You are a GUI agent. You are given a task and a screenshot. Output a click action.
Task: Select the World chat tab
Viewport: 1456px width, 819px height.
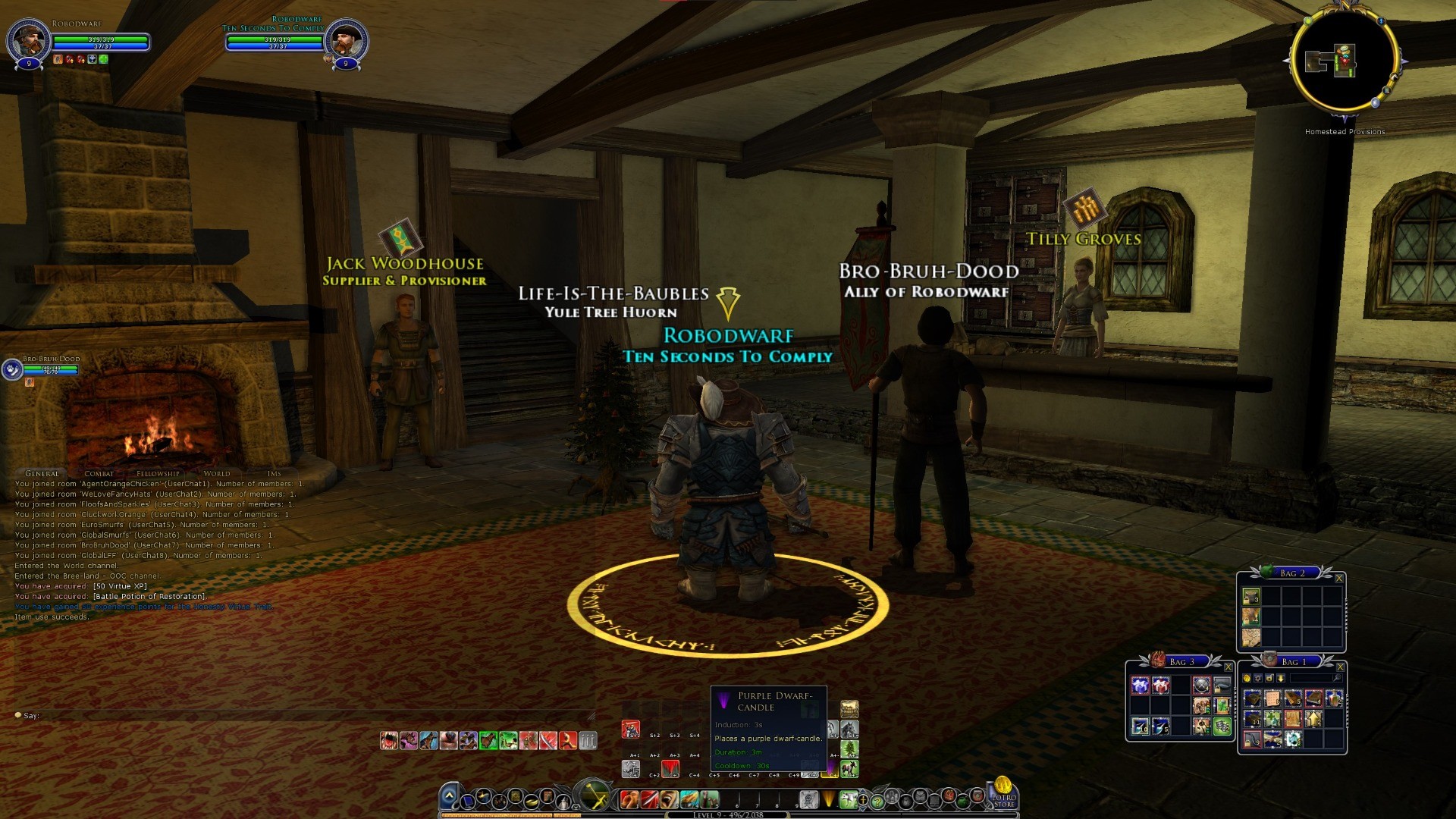217,473
